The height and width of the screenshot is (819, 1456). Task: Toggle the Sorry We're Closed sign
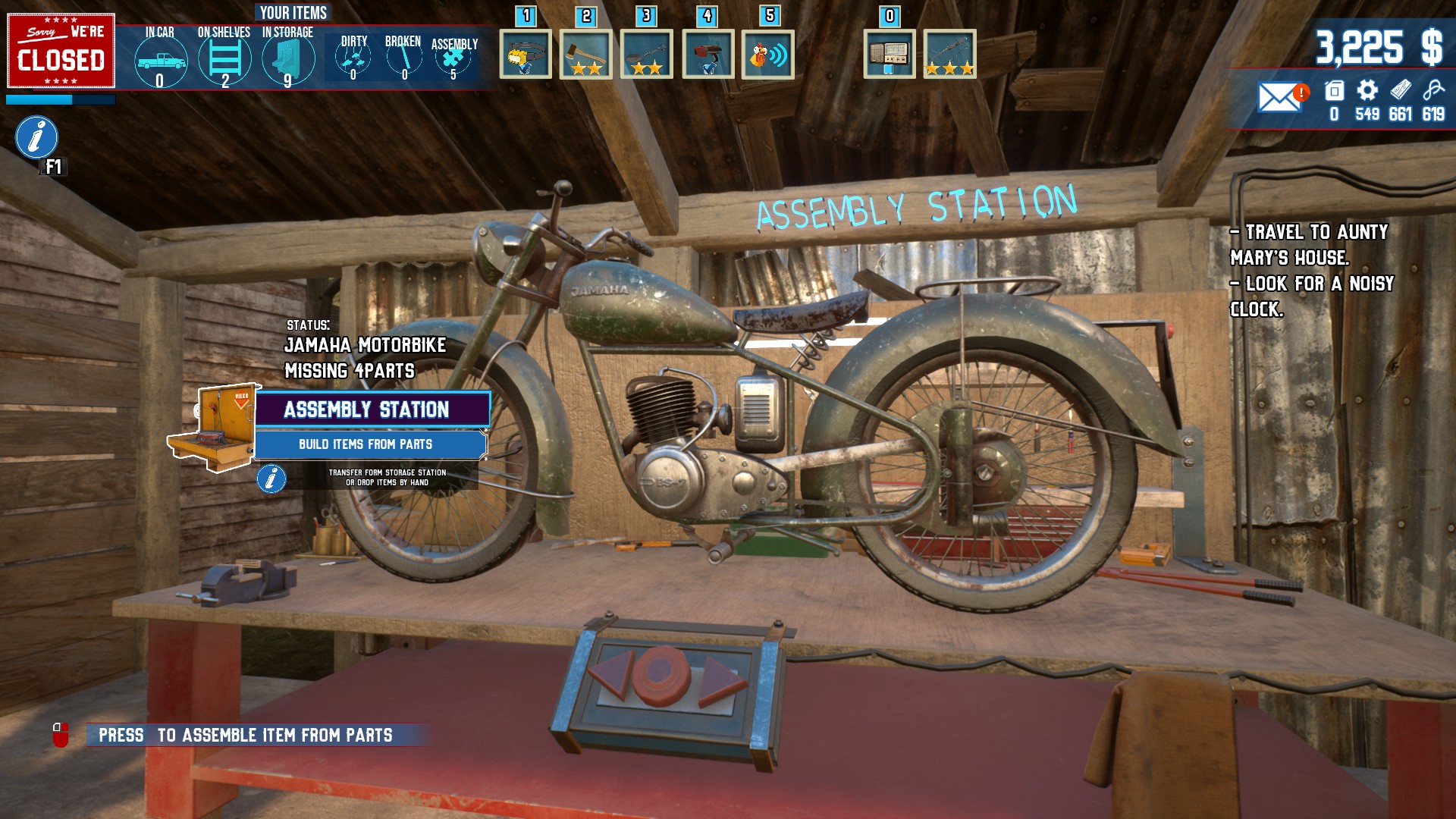coord(61,51)
